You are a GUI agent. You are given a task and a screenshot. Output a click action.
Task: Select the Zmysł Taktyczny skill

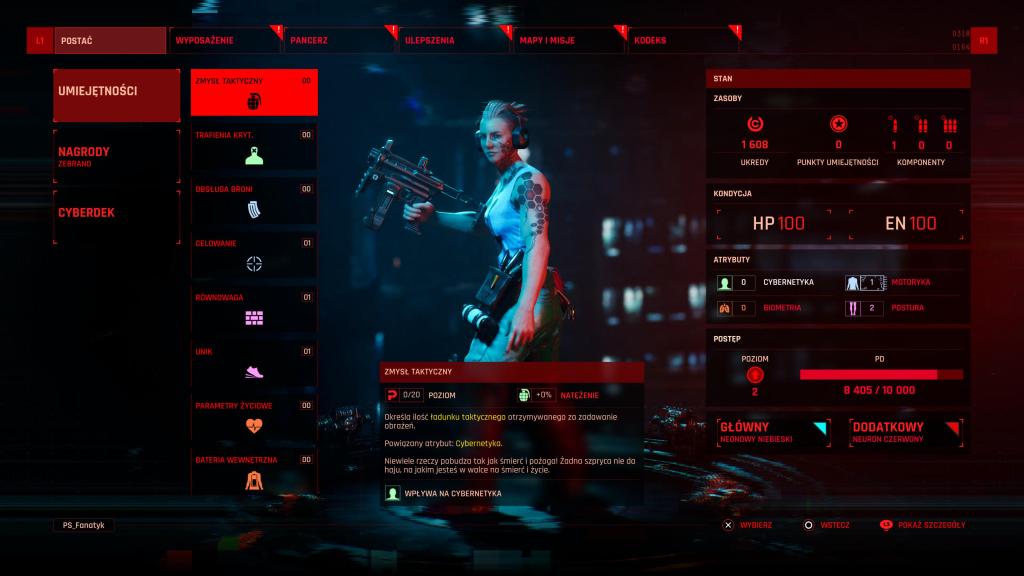(x=254, y=92)
